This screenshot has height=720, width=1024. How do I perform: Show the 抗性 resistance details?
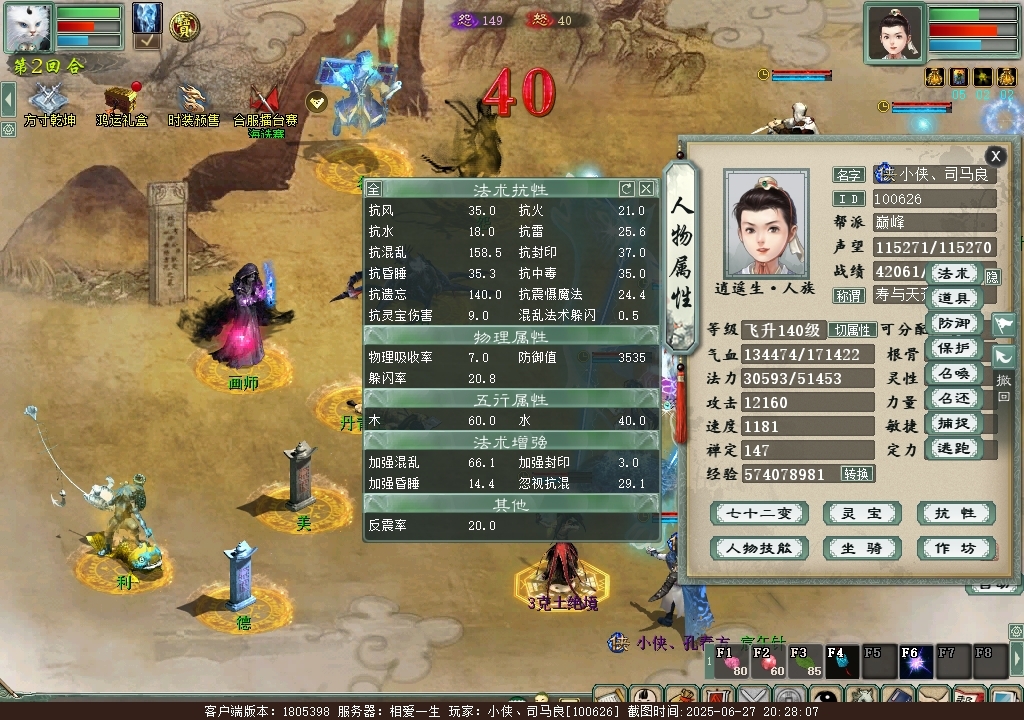pos(955,514)
